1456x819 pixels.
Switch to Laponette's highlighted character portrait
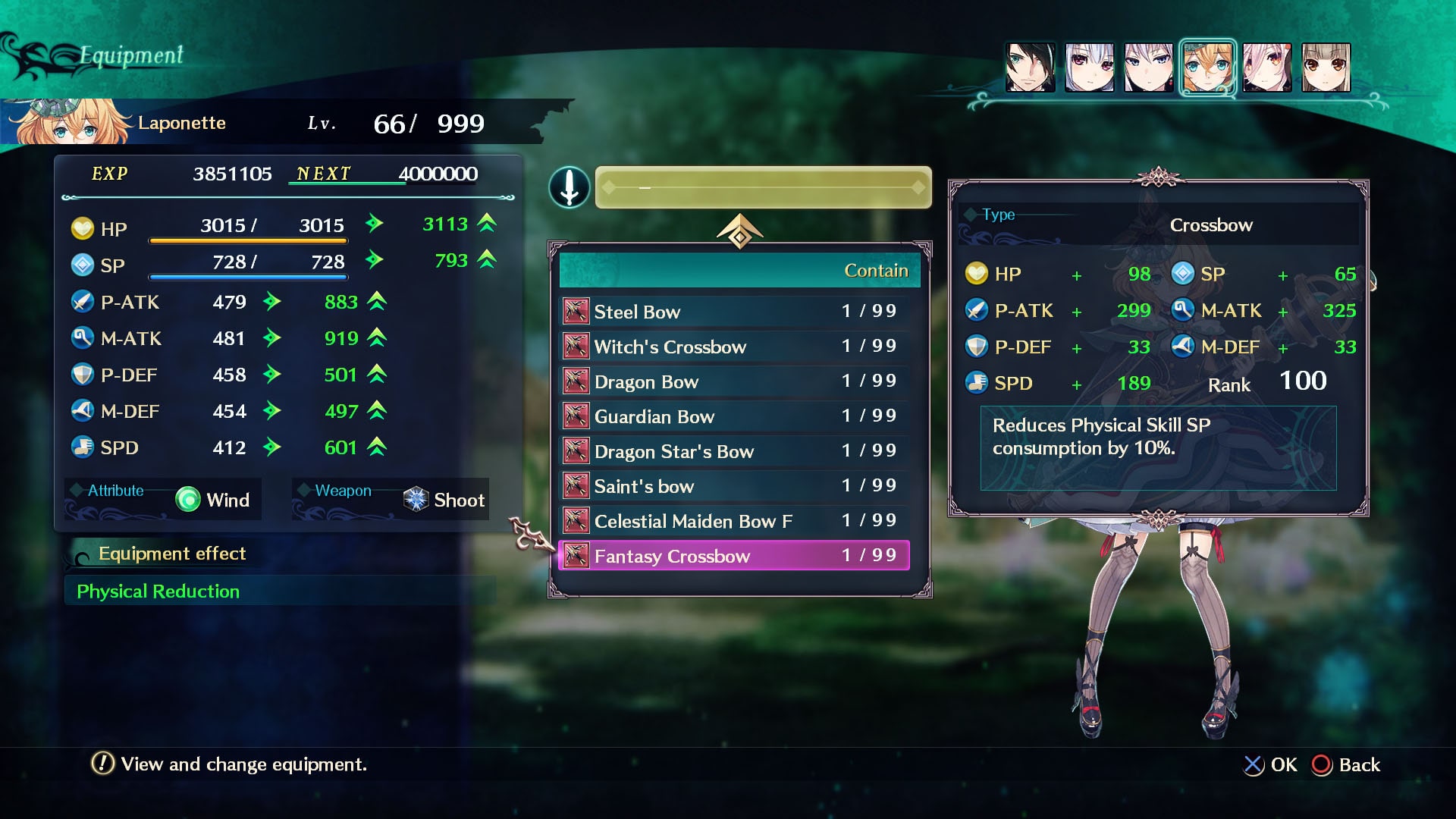coord(1209,67)
